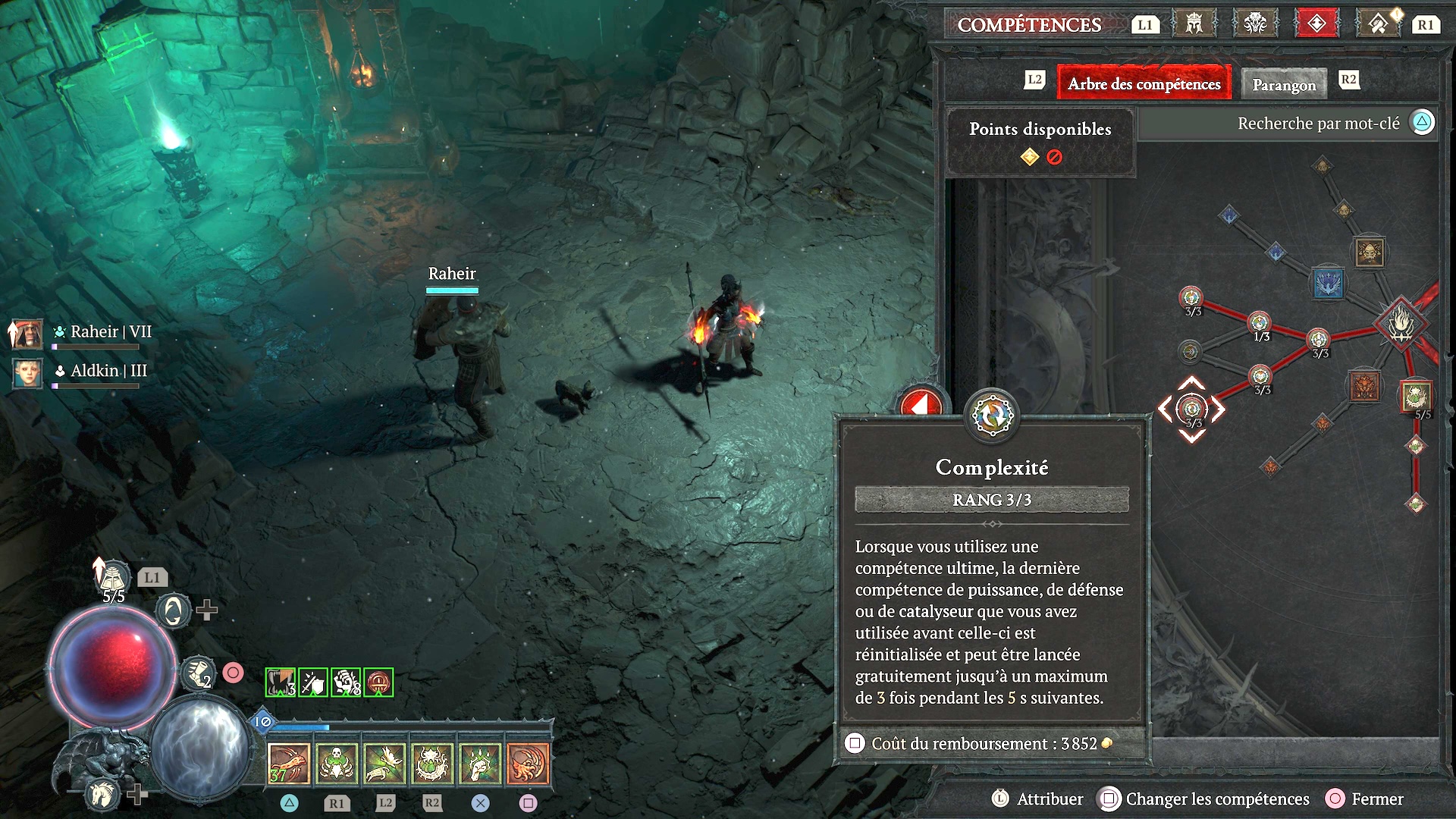Click the horse mount icon

click(x=102, y=793)
